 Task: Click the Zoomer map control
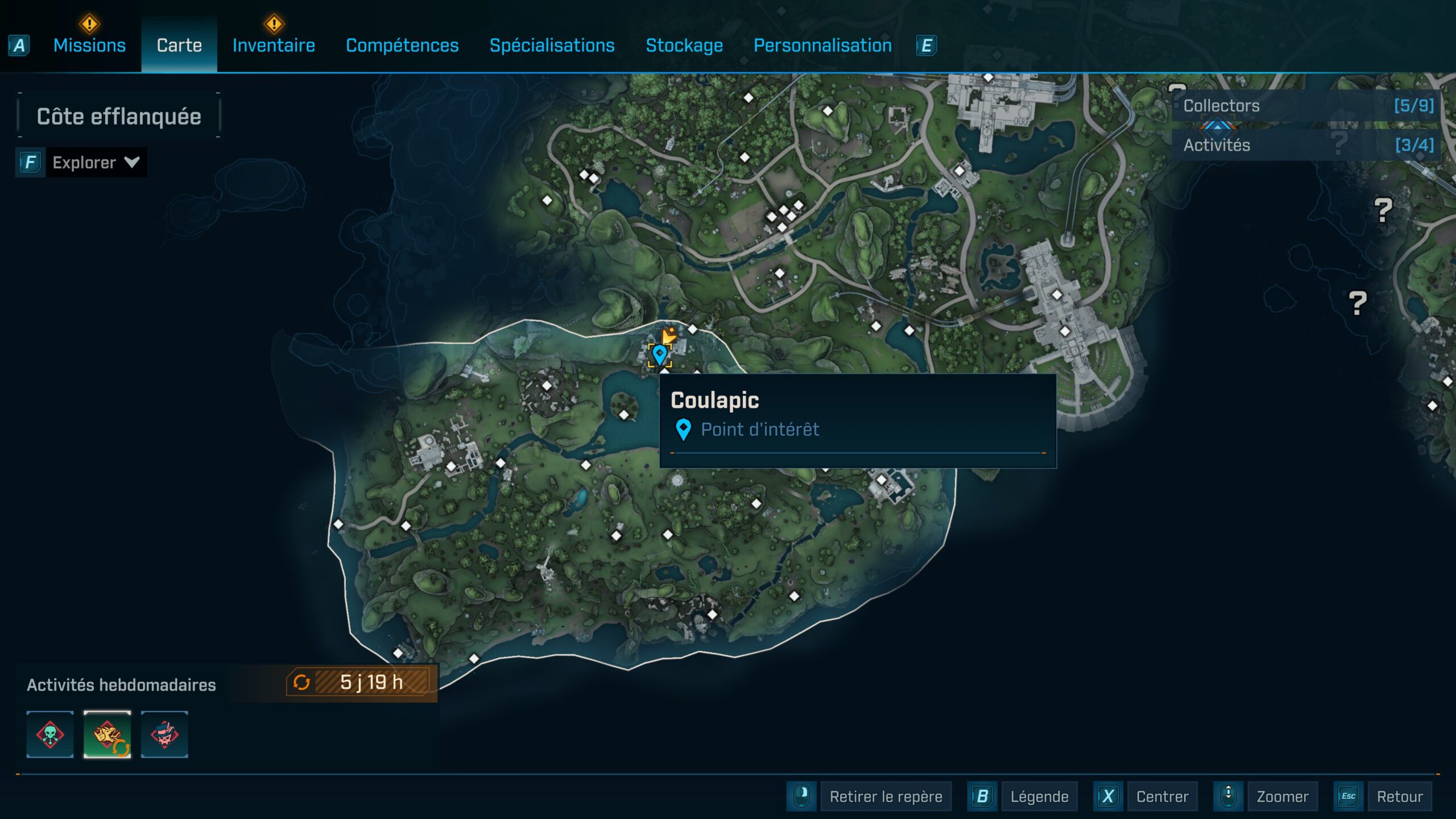[1282, 796]
